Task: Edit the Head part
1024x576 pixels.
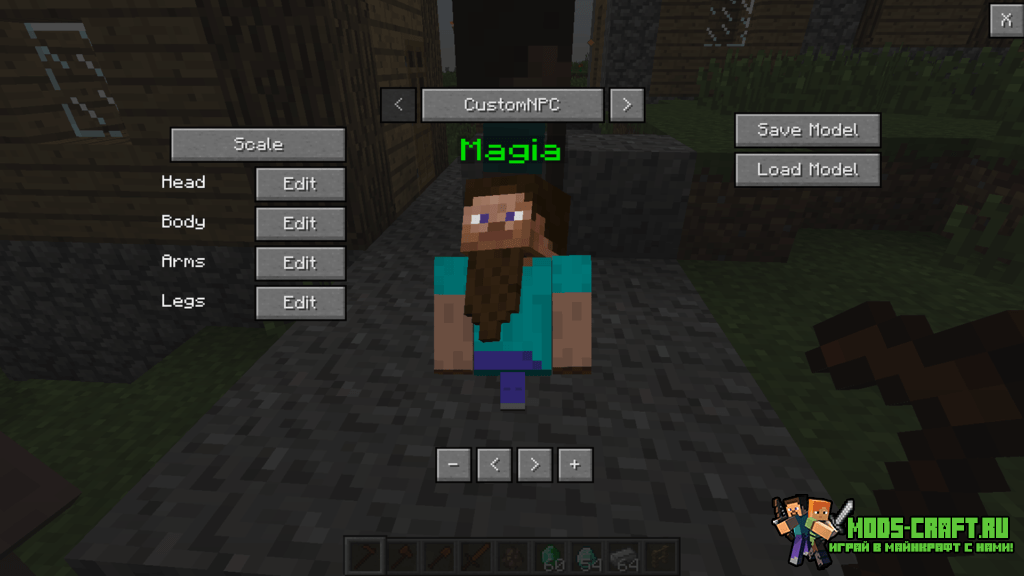Action: (x=300, y=184)
